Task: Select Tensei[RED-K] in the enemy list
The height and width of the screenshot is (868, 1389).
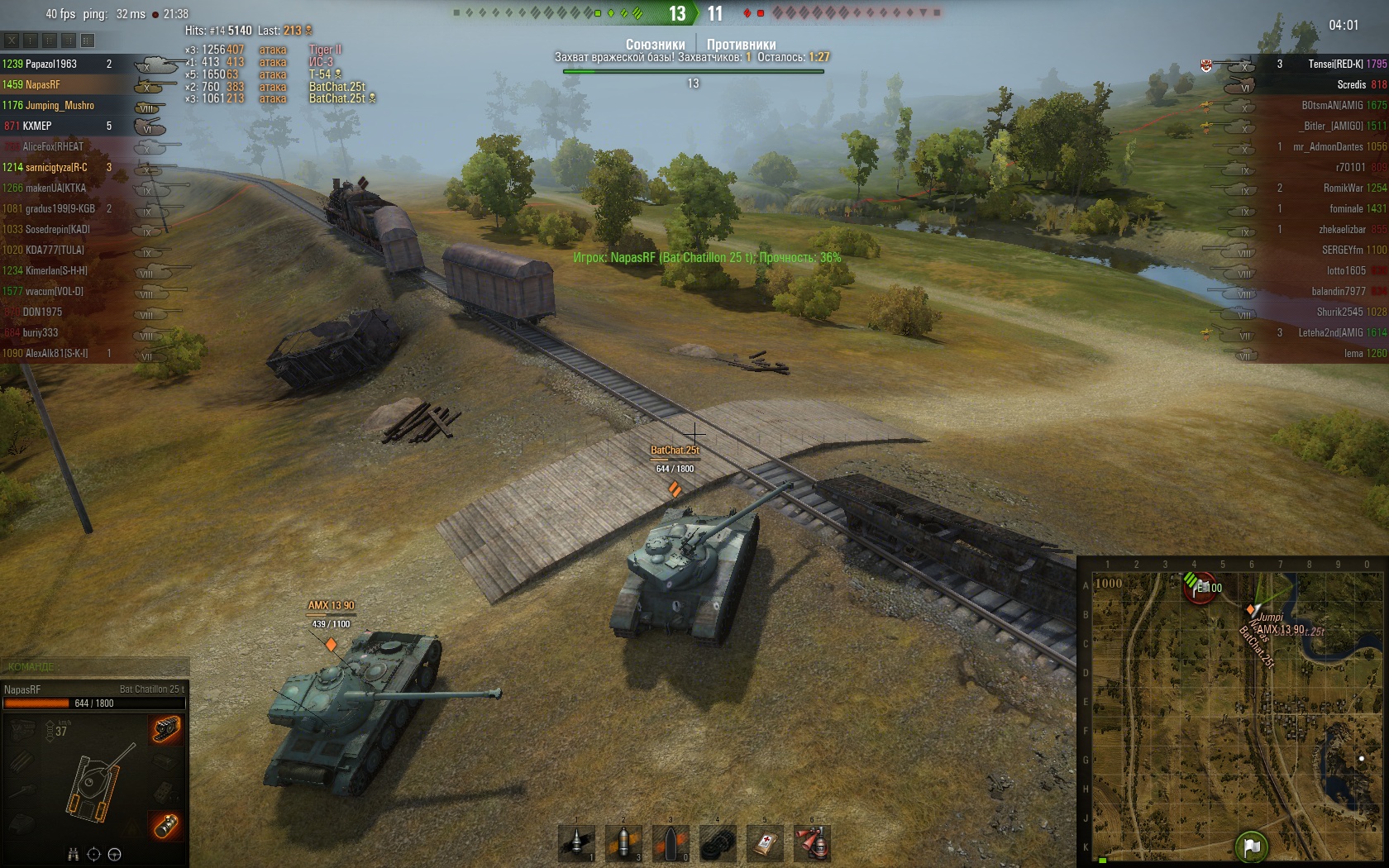Action: point(1334,64)
